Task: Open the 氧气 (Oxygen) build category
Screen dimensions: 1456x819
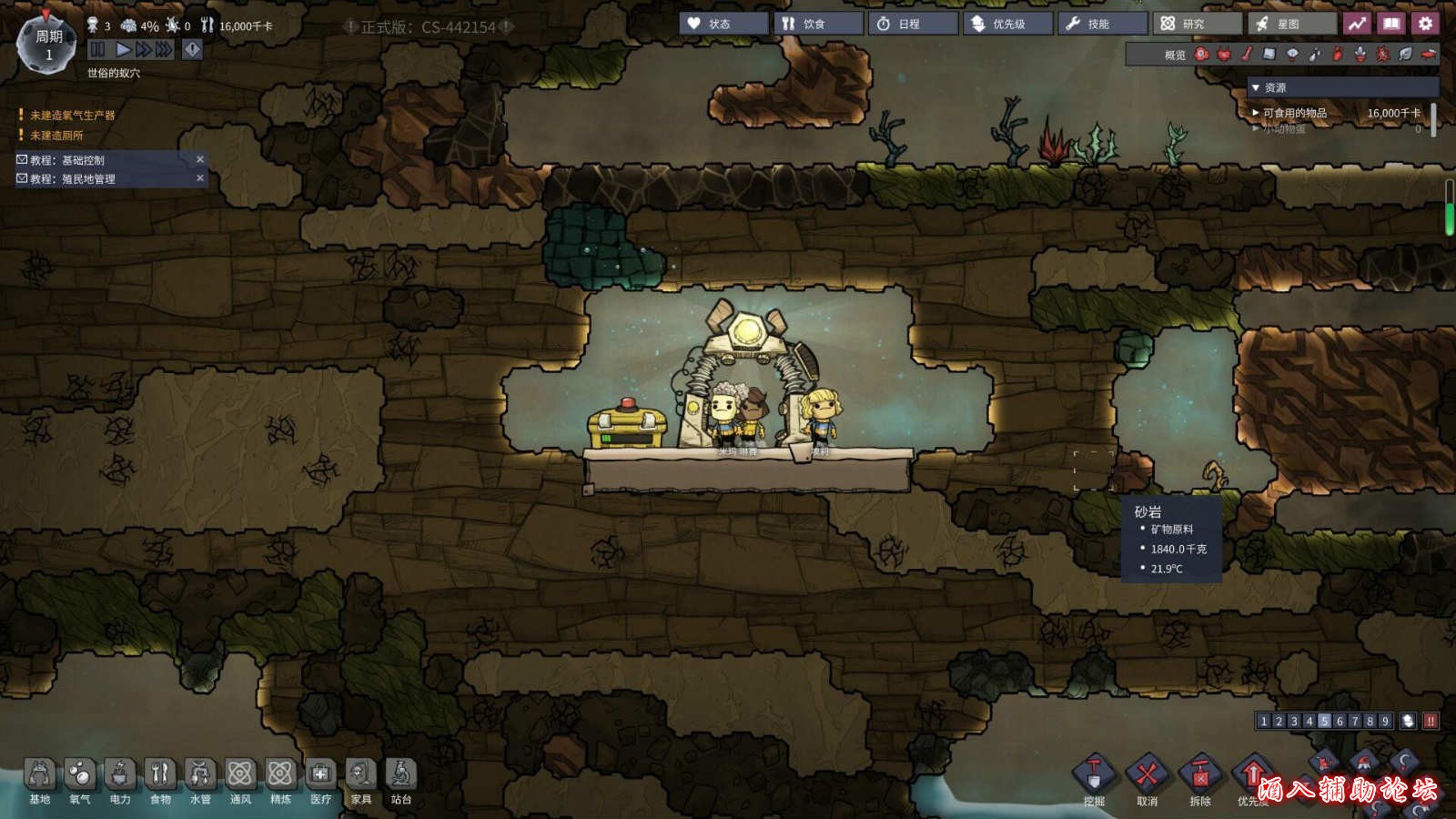Action: coord(80,781)
